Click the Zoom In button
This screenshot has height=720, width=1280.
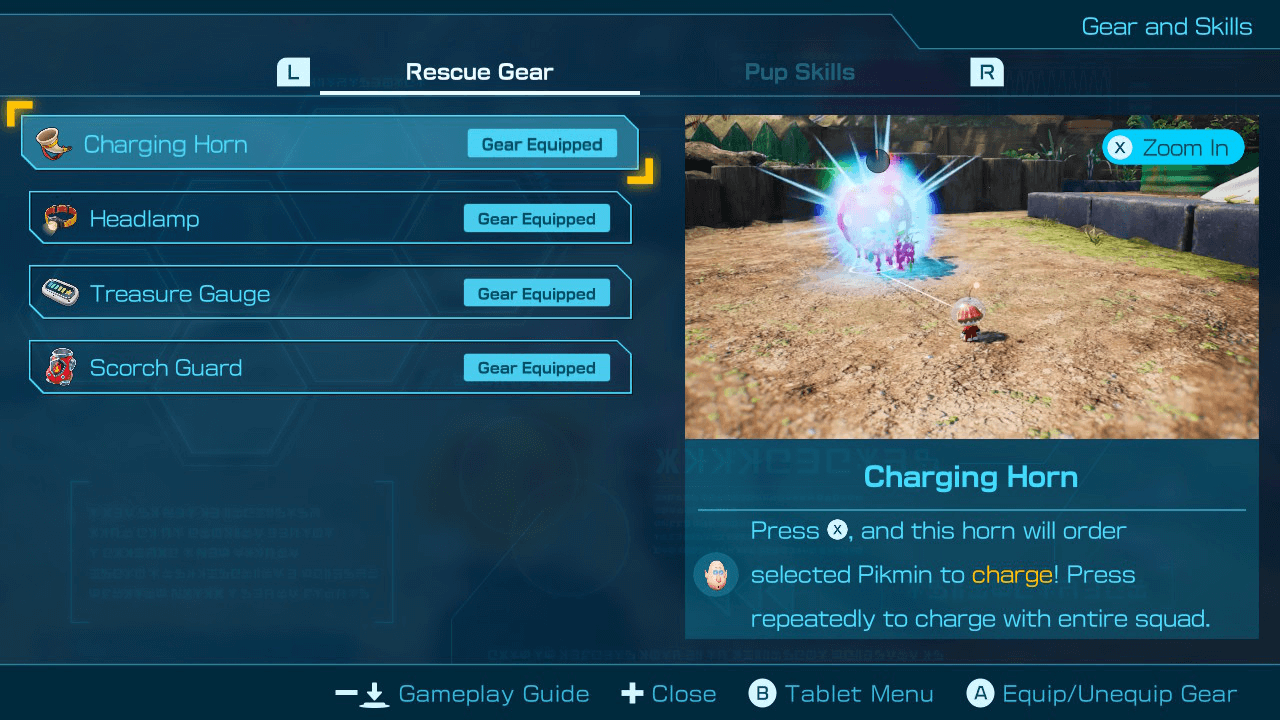(x=1173, y=147)
